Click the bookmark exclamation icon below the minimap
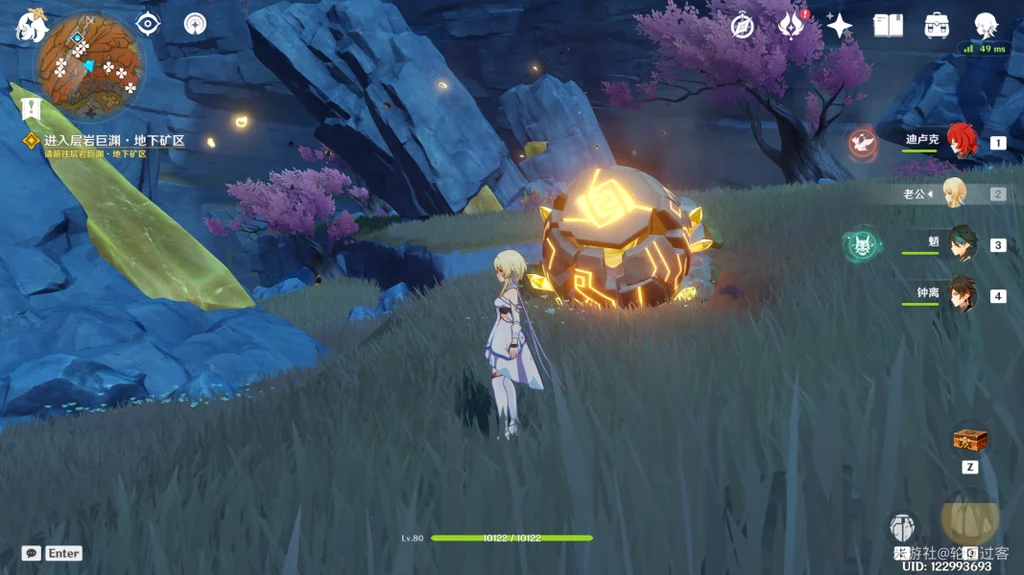The height and width of the screenshot is (575, 1024). [x=31, y=107]
